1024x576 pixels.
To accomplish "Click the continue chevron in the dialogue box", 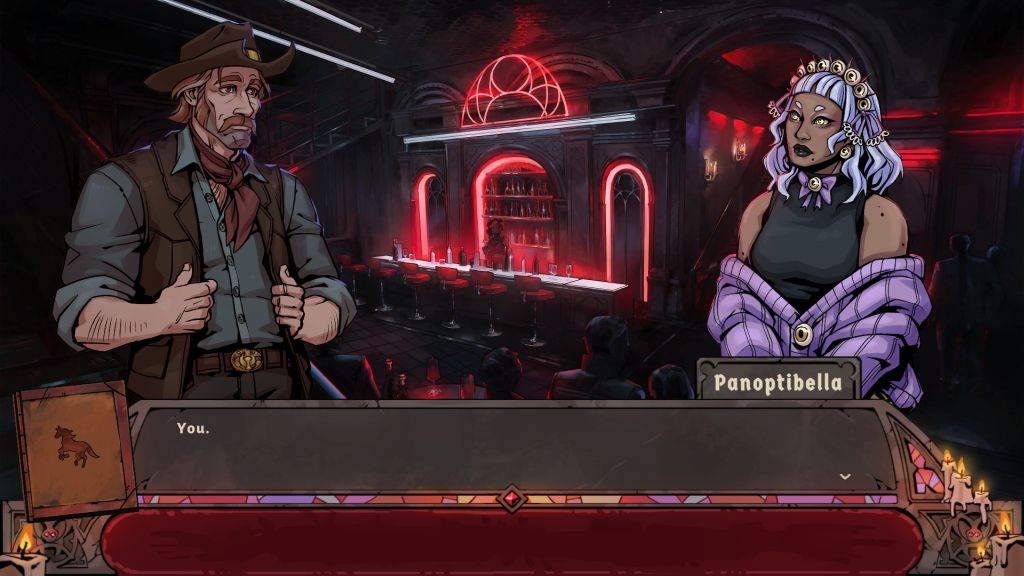I will click(x=845, y=476).
